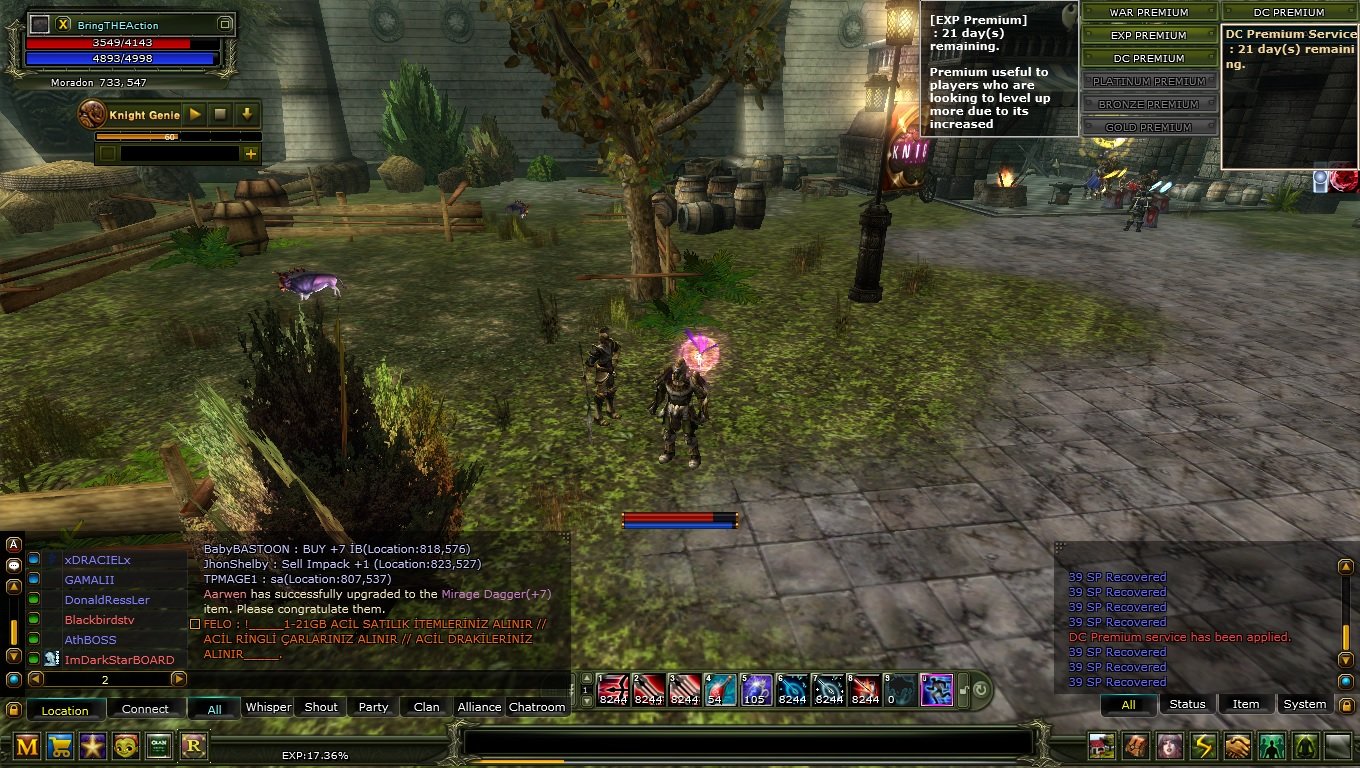Click the meditation rest icon
This screenshot has width=1360, height=768.
[x=1305, y=747]
